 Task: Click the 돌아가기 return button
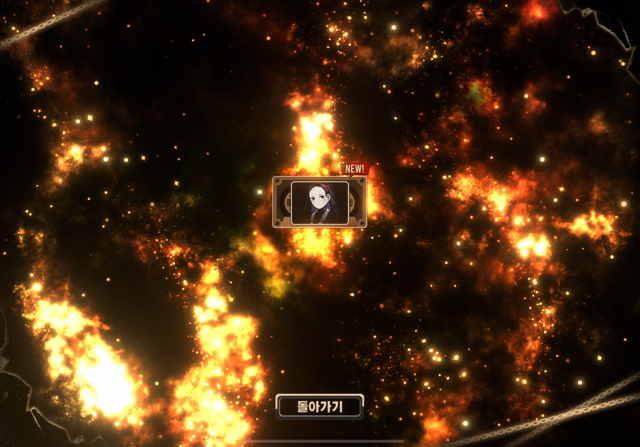(x=319, y=407)
